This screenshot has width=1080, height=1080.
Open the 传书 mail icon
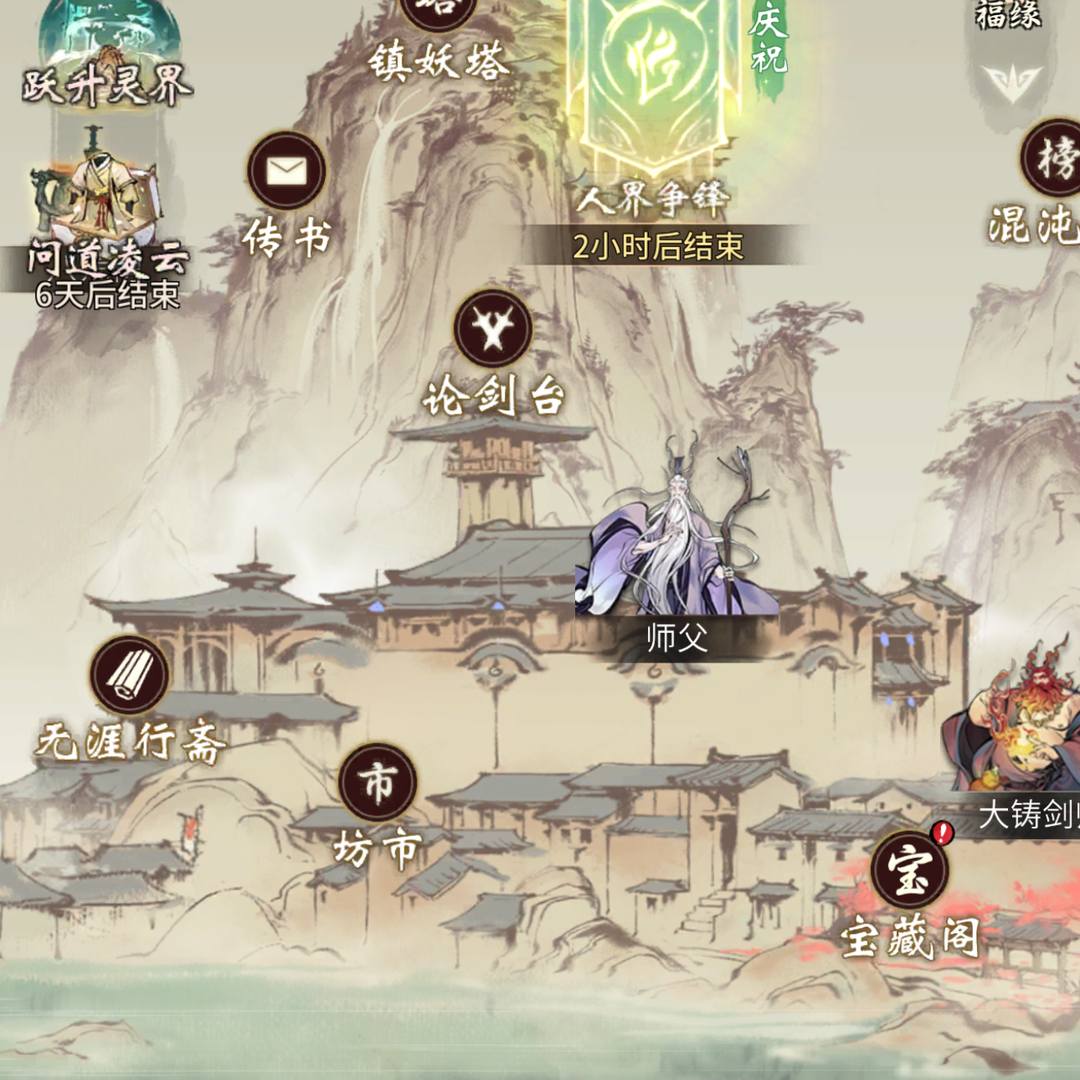287,172
